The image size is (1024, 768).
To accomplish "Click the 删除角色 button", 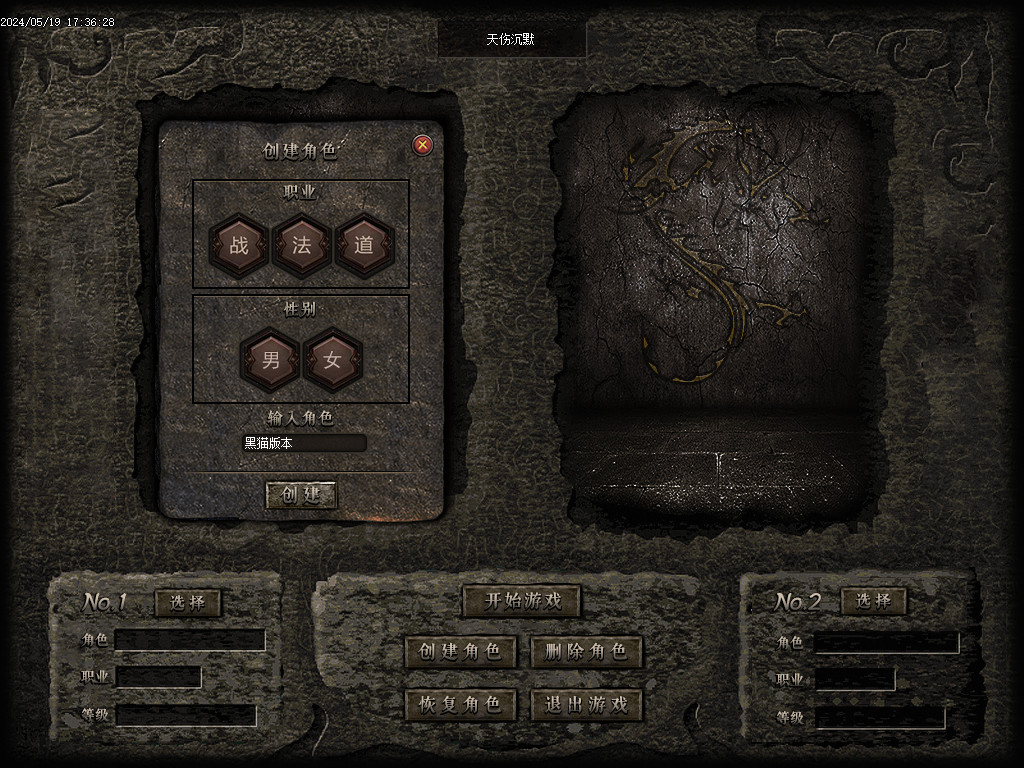I will pyautogui.click(x=586, y=652).
